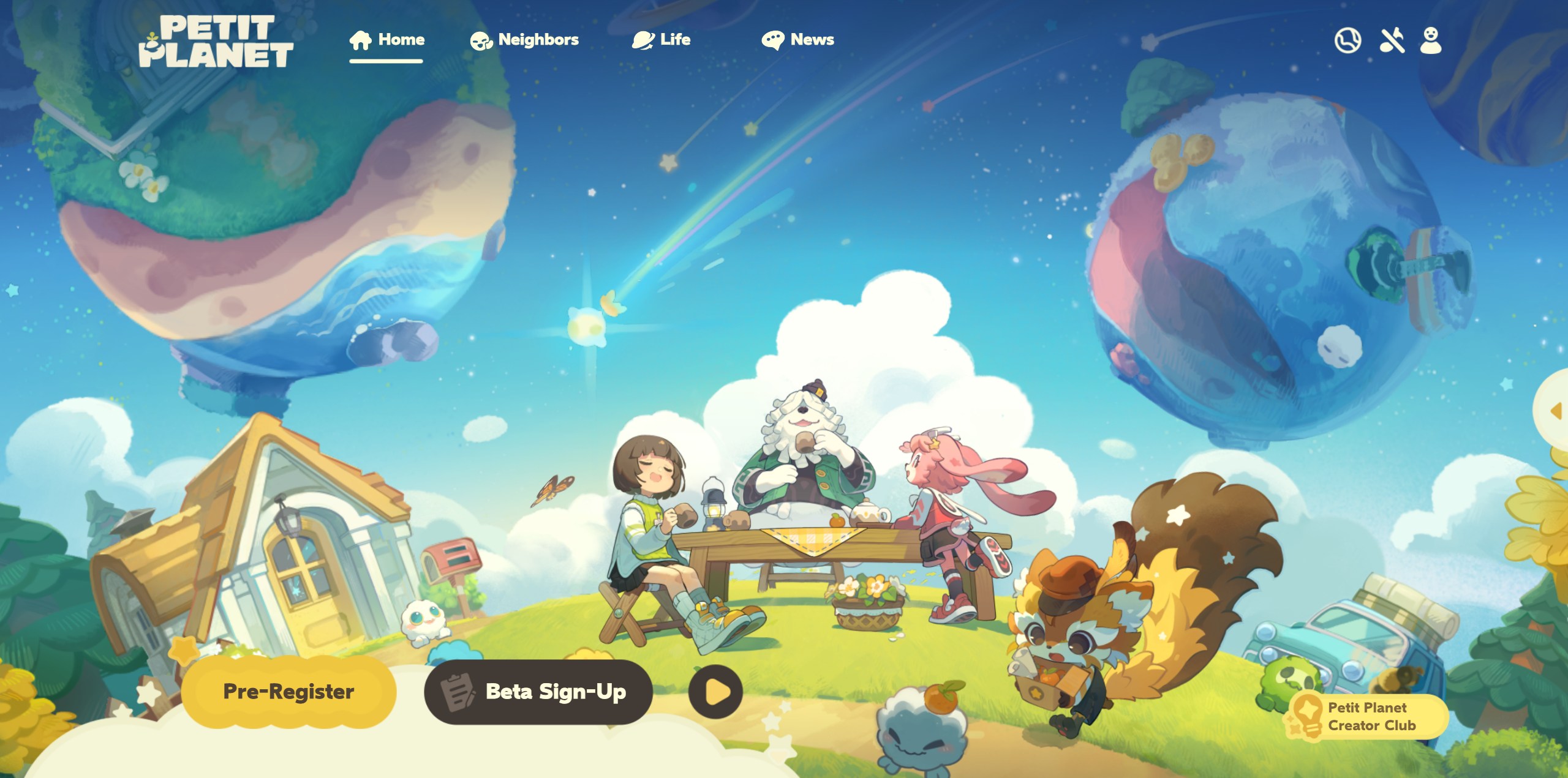Click the ringed planet icon beside Life

(642, 39)
